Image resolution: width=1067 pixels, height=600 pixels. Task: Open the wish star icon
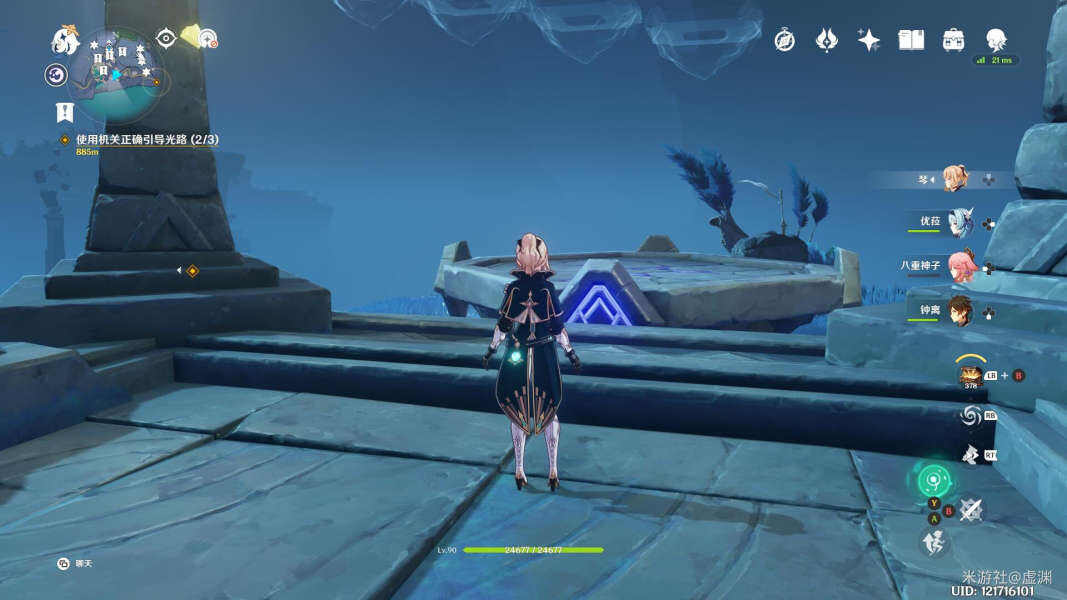click(x=868, y=40)
